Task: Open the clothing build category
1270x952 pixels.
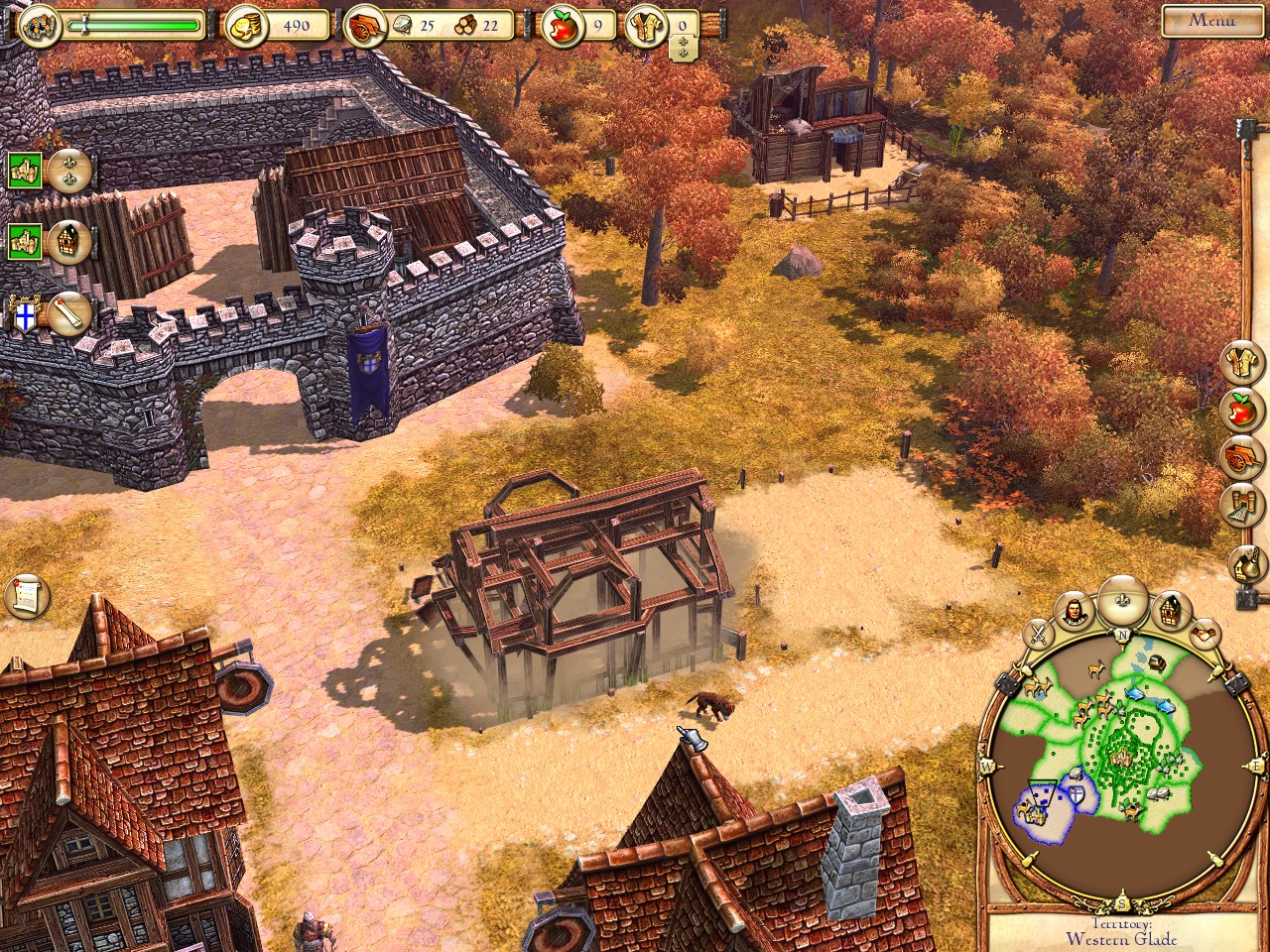Action: [x=1242, y=363]
